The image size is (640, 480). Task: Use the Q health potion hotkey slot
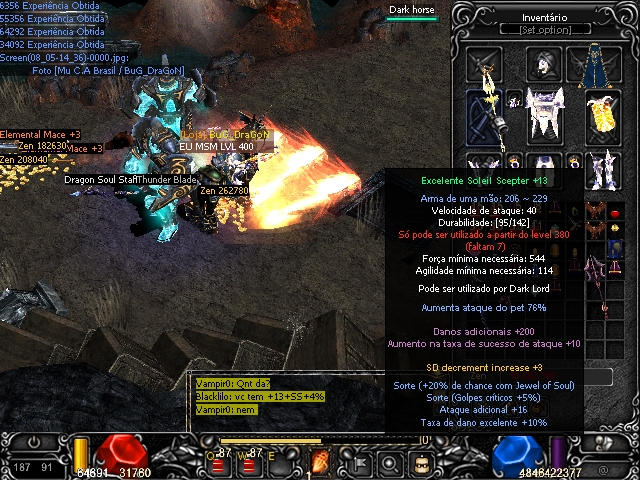pos(217,463)
